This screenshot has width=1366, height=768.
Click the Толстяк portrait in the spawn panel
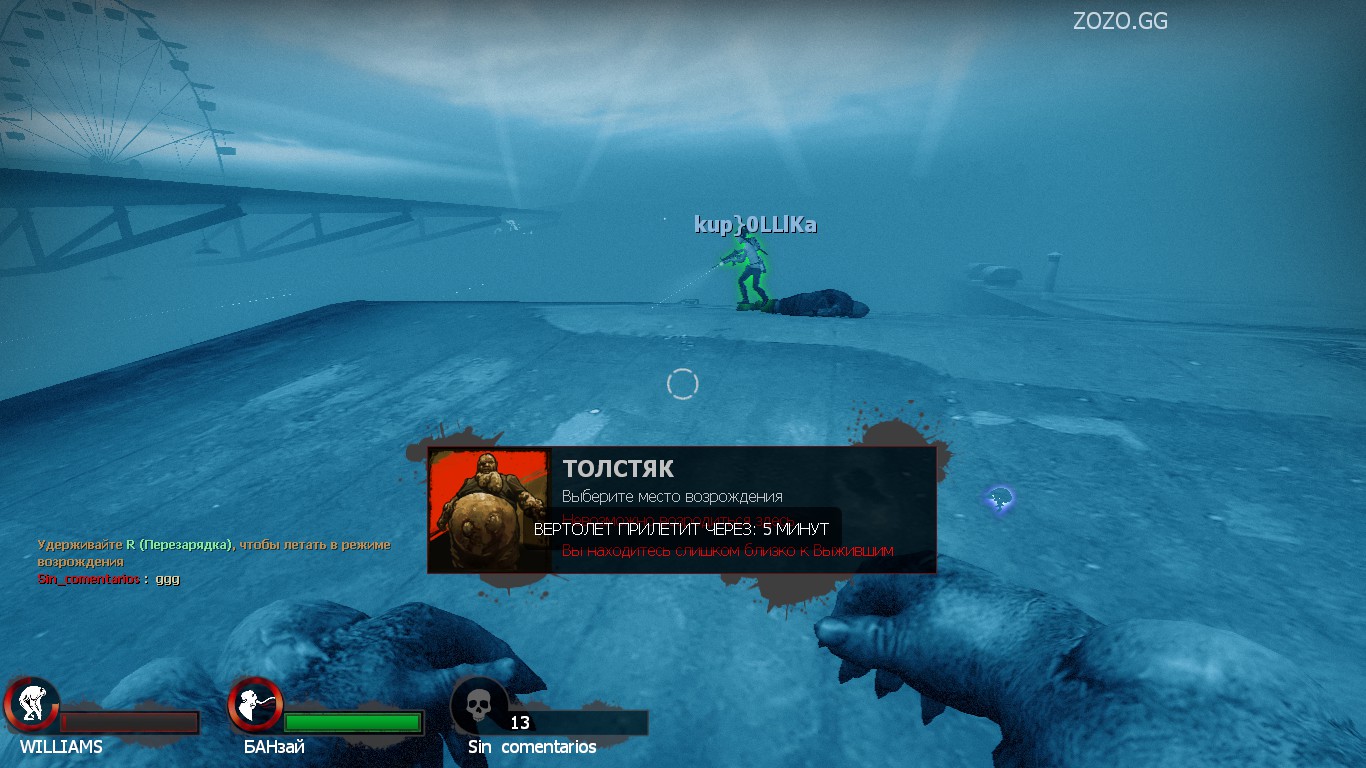(x=490, y=510)
